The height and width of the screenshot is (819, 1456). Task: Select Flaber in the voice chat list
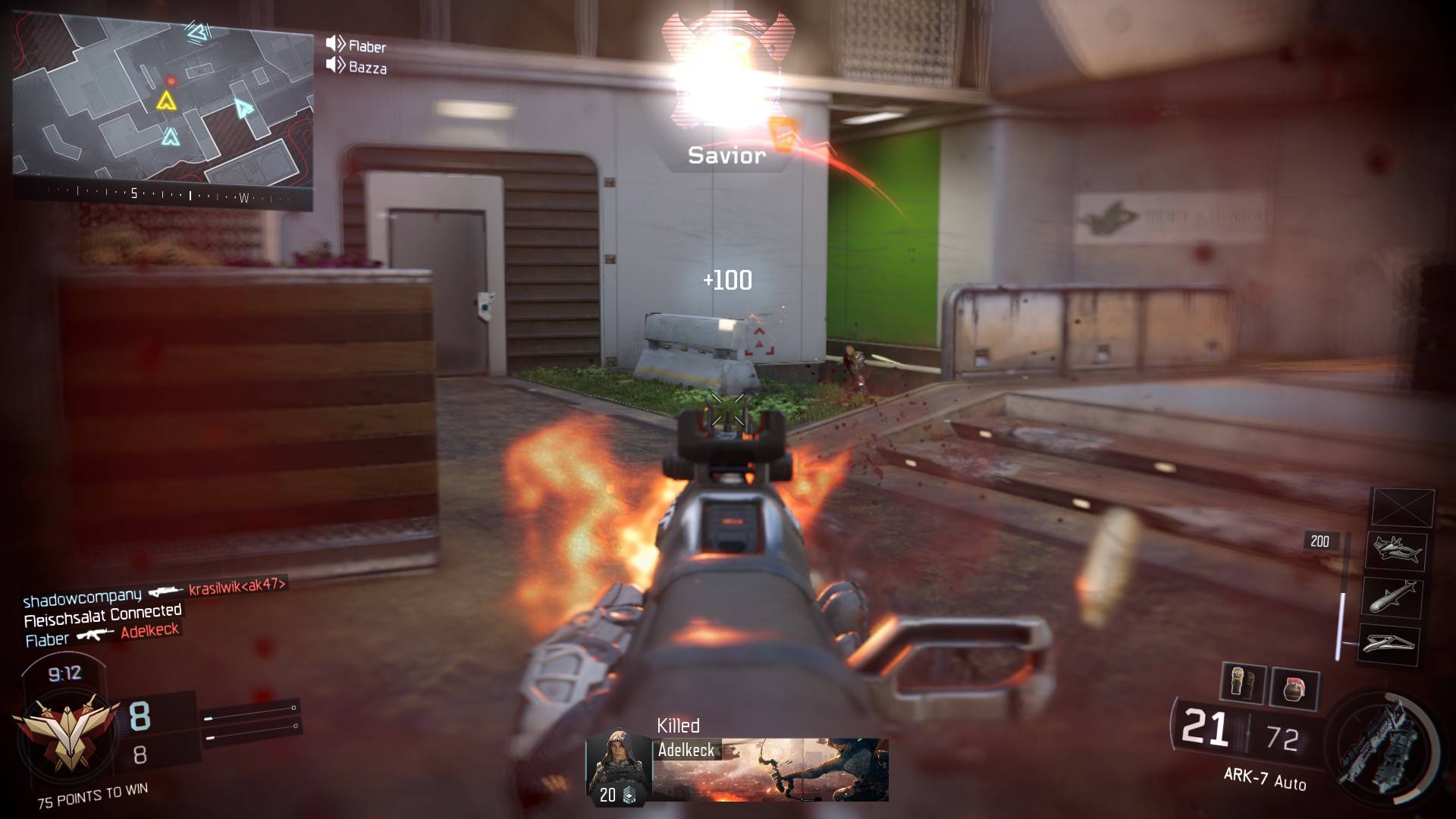click(366, 46)
